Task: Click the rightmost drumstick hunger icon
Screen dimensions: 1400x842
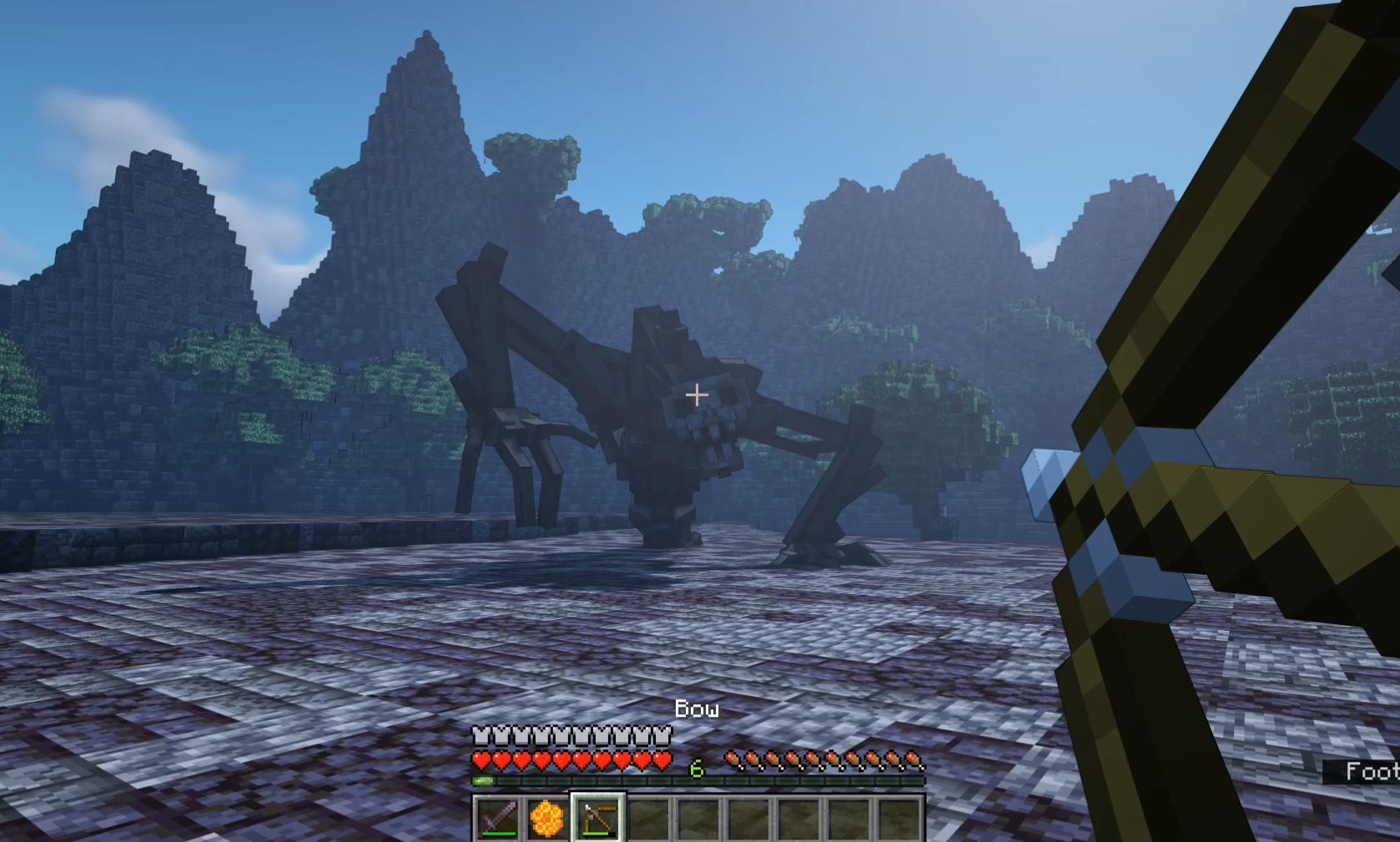Action: (912, 760)
